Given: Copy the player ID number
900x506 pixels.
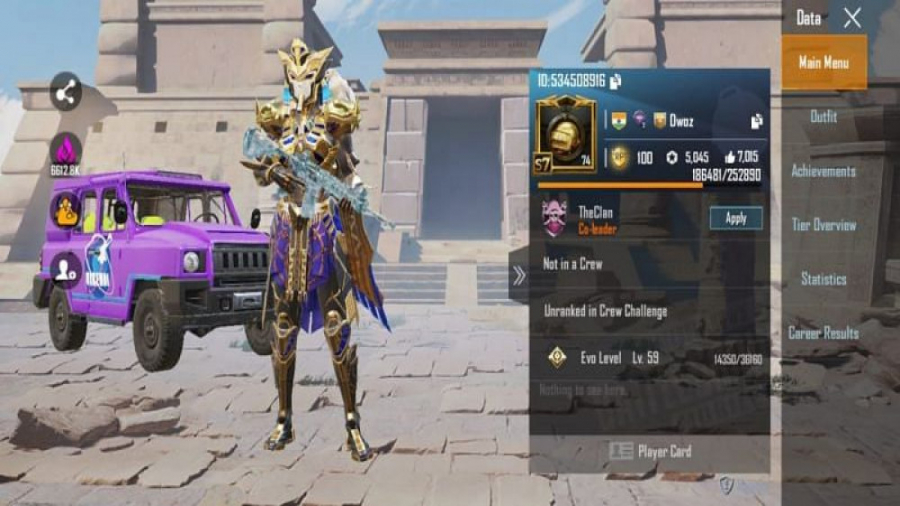Looking at the screenshot, I should coord(616,81).
